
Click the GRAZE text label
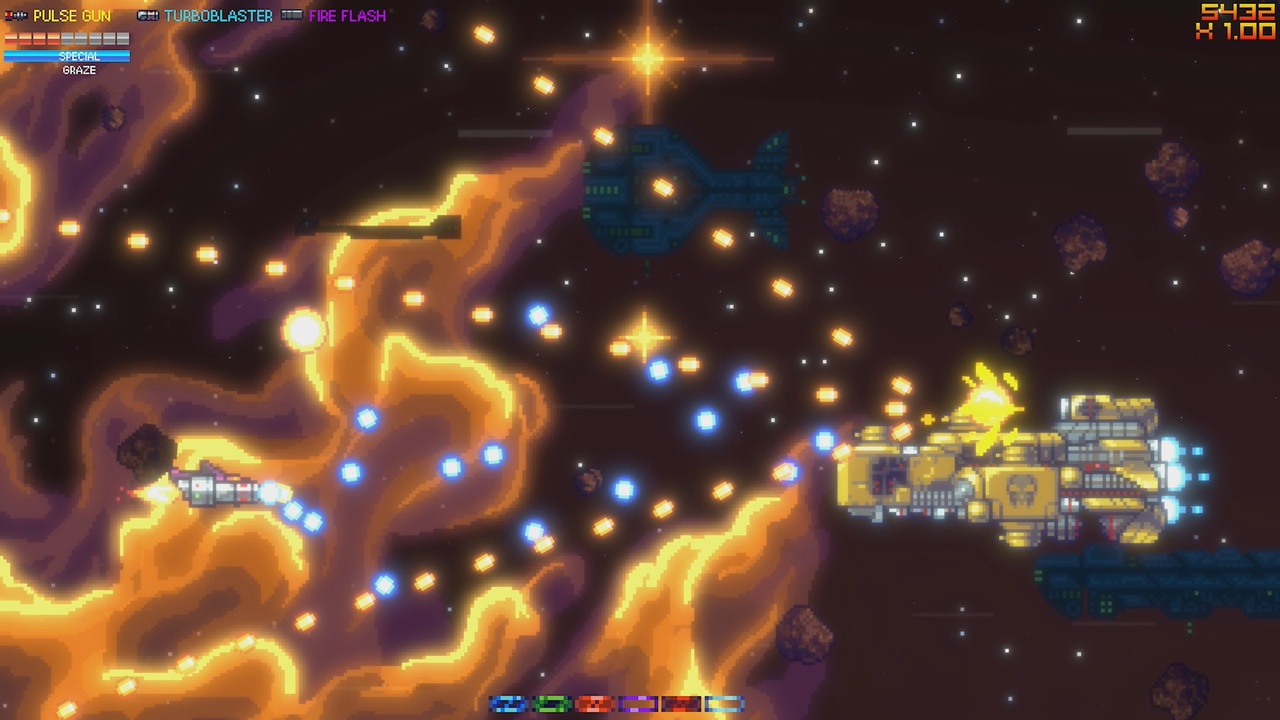[79, 70]
